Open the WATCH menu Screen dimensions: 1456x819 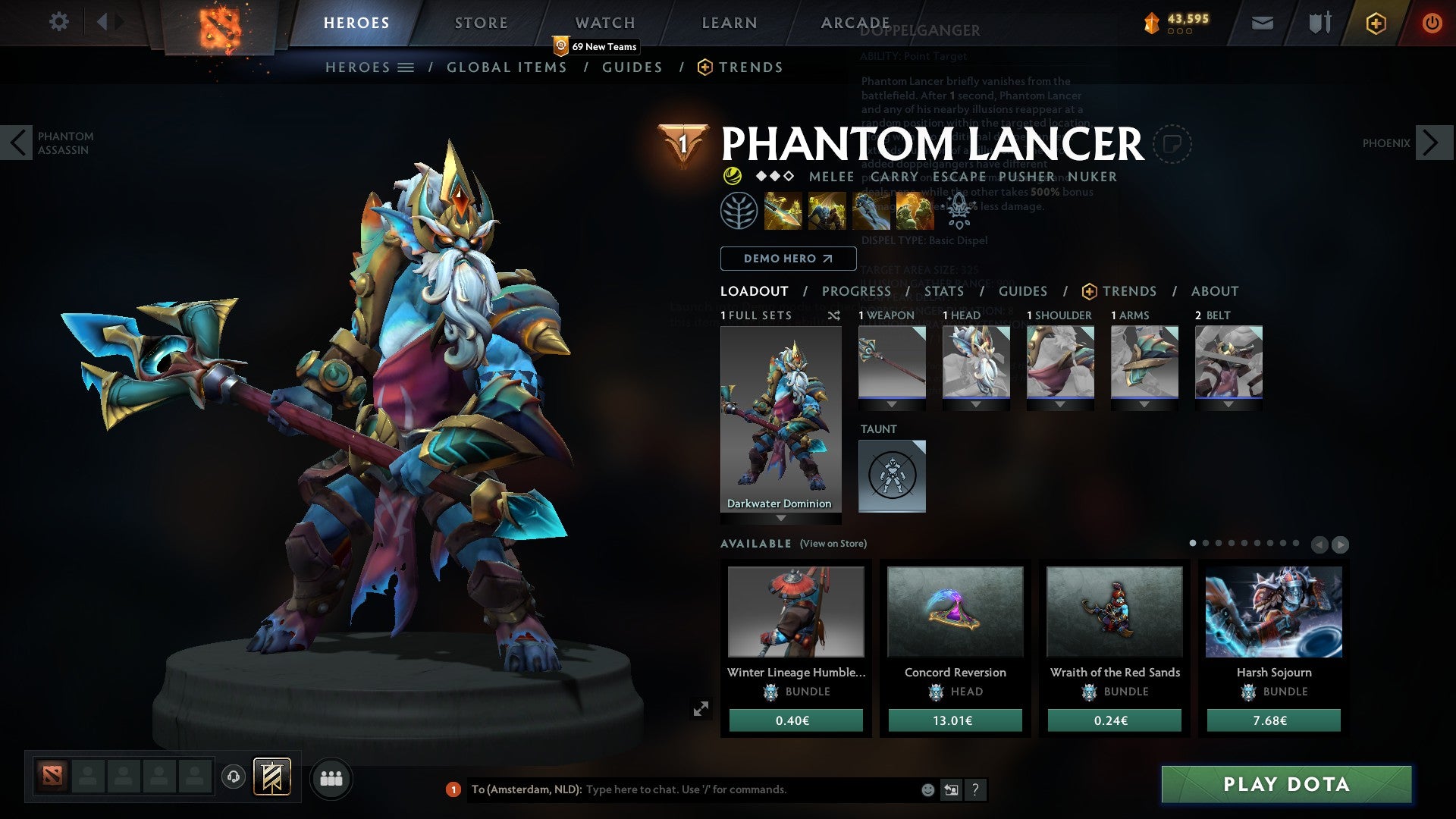(x=604, y=23)
